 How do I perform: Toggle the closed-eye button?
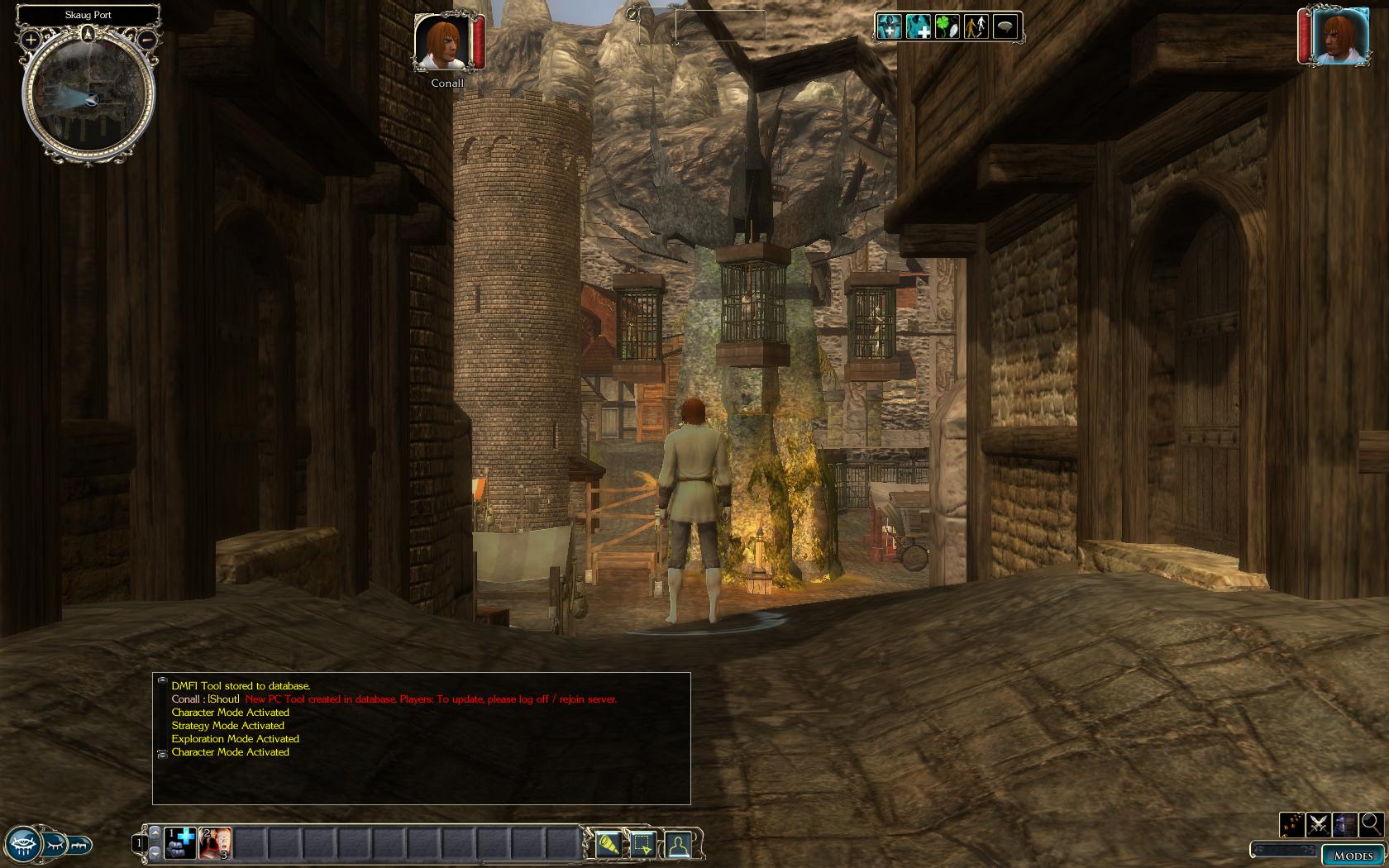coord(55,845)
